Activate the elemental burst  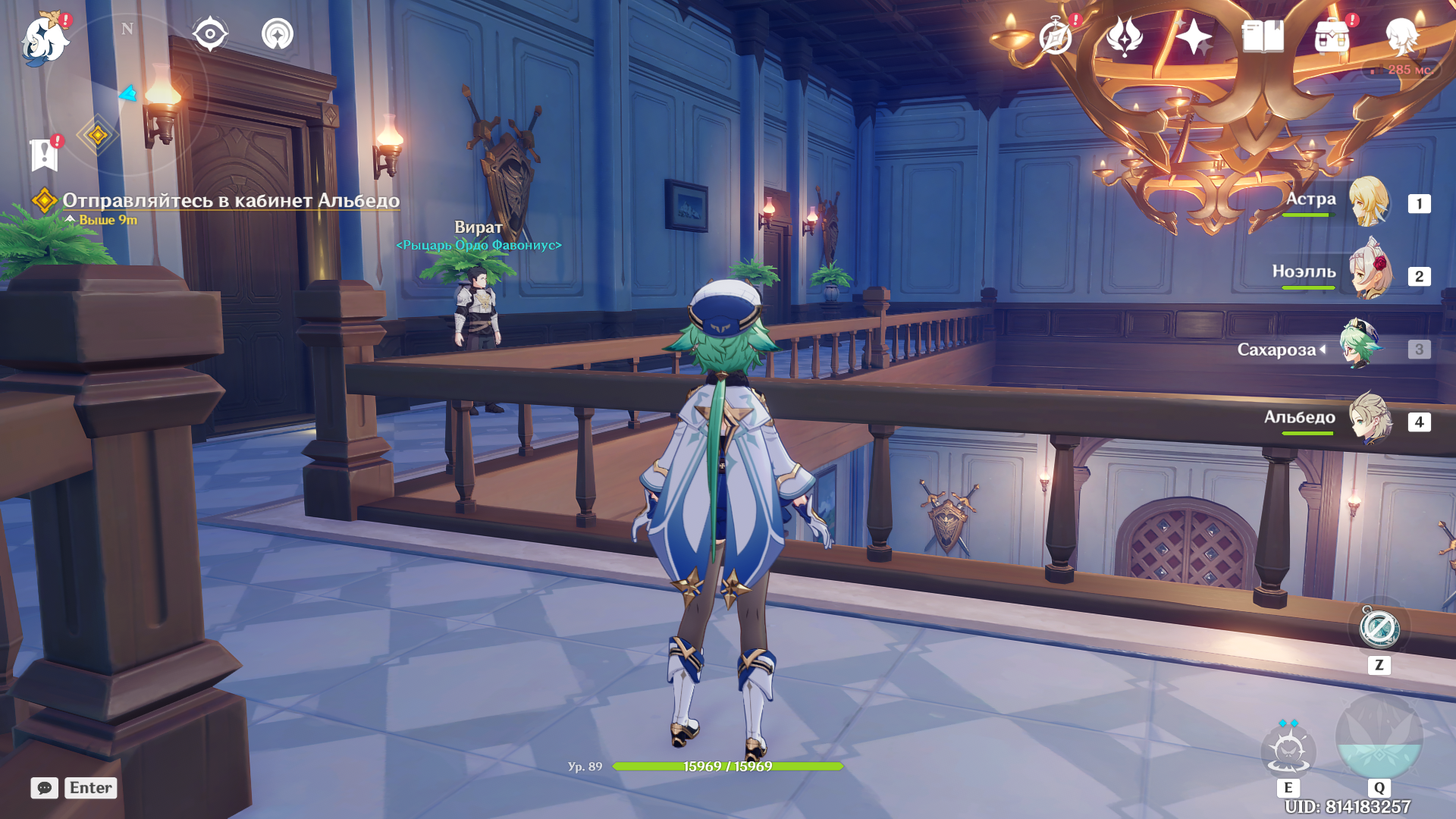pos(1379,737)
